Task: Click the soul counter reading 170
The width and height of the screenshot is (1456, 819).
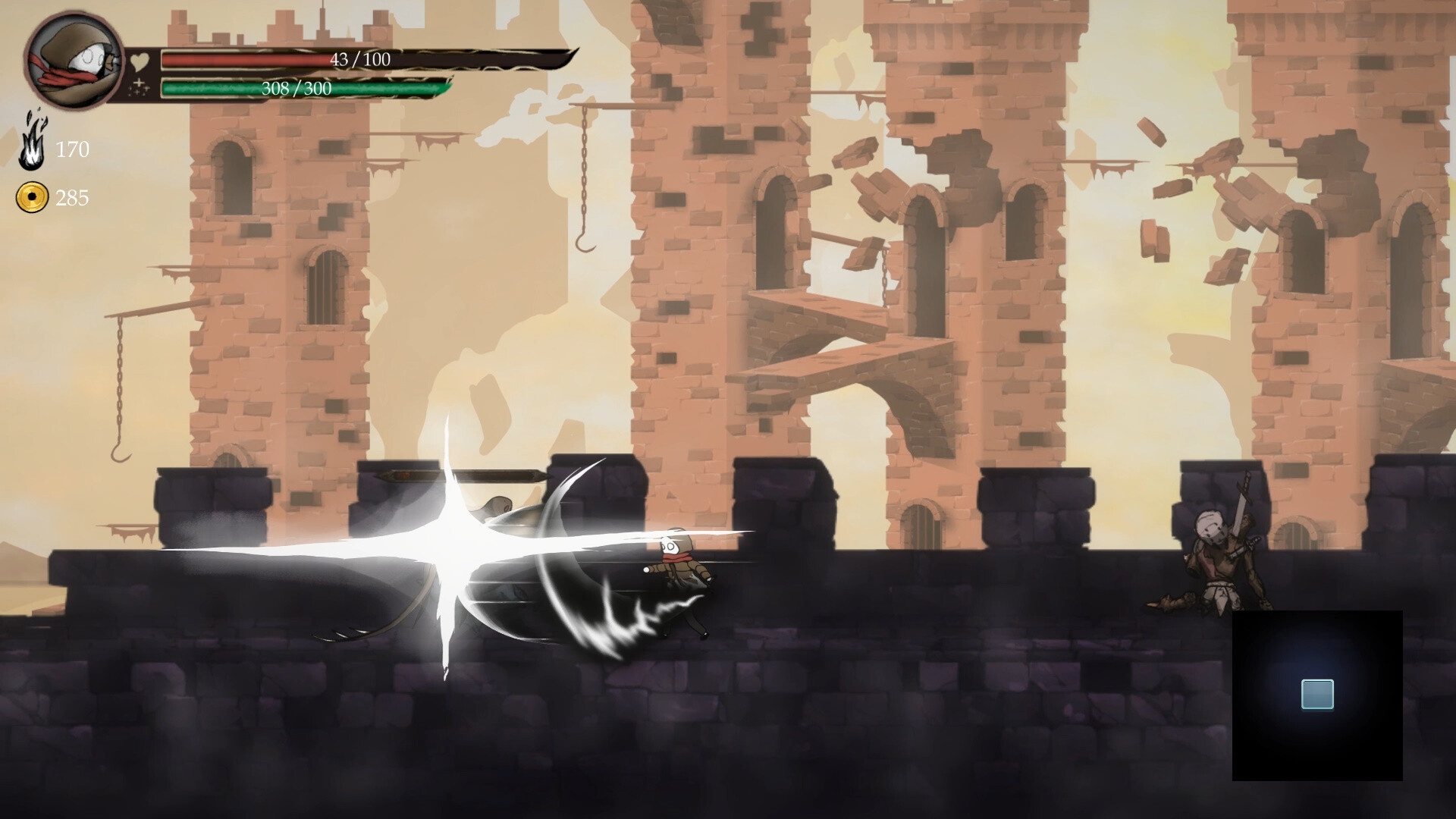Action: tap(74, 150)
